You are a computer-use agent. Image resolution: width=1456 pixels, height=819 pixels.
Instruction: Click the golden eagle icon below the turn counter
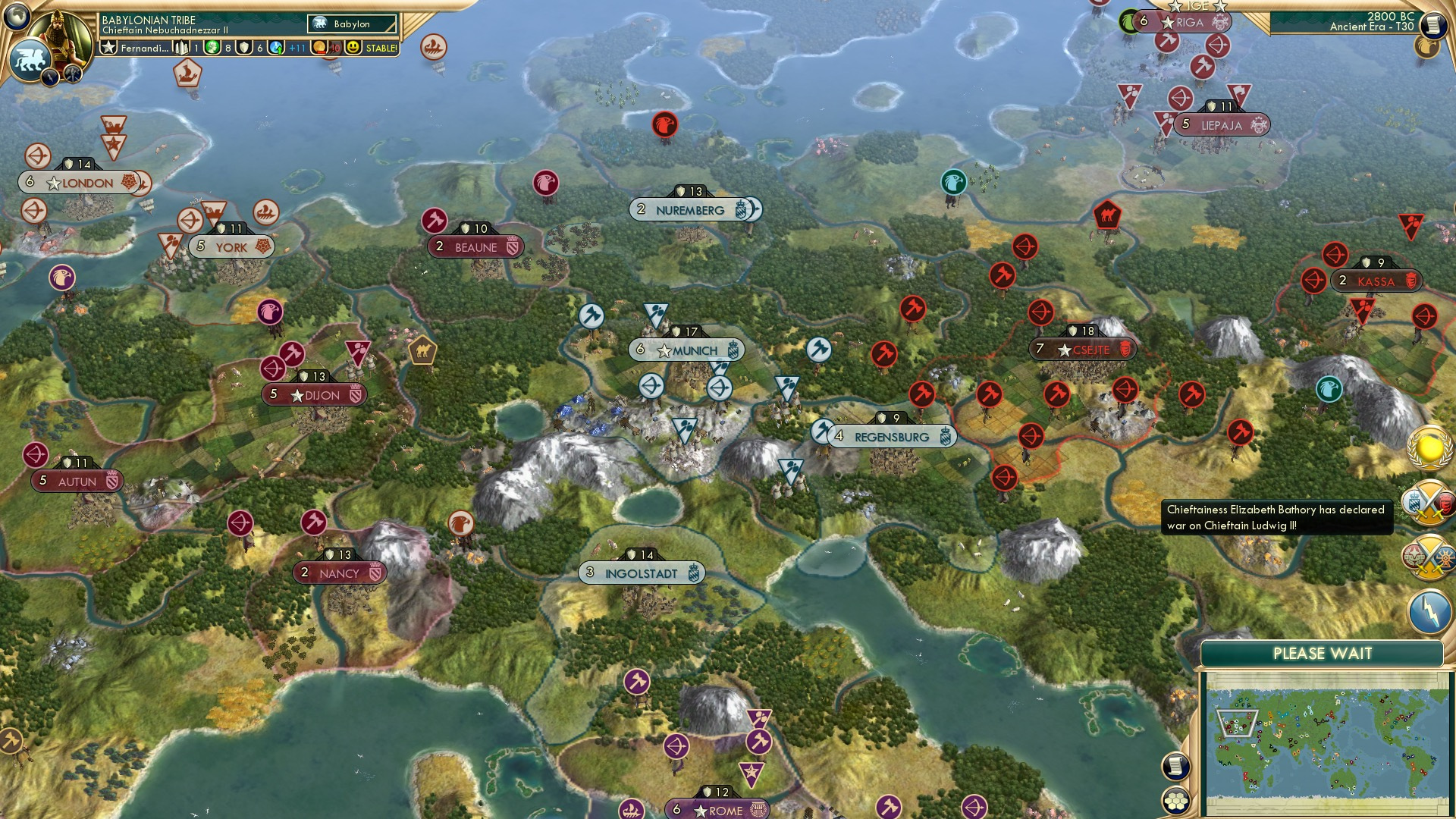tap(1427, 47)
